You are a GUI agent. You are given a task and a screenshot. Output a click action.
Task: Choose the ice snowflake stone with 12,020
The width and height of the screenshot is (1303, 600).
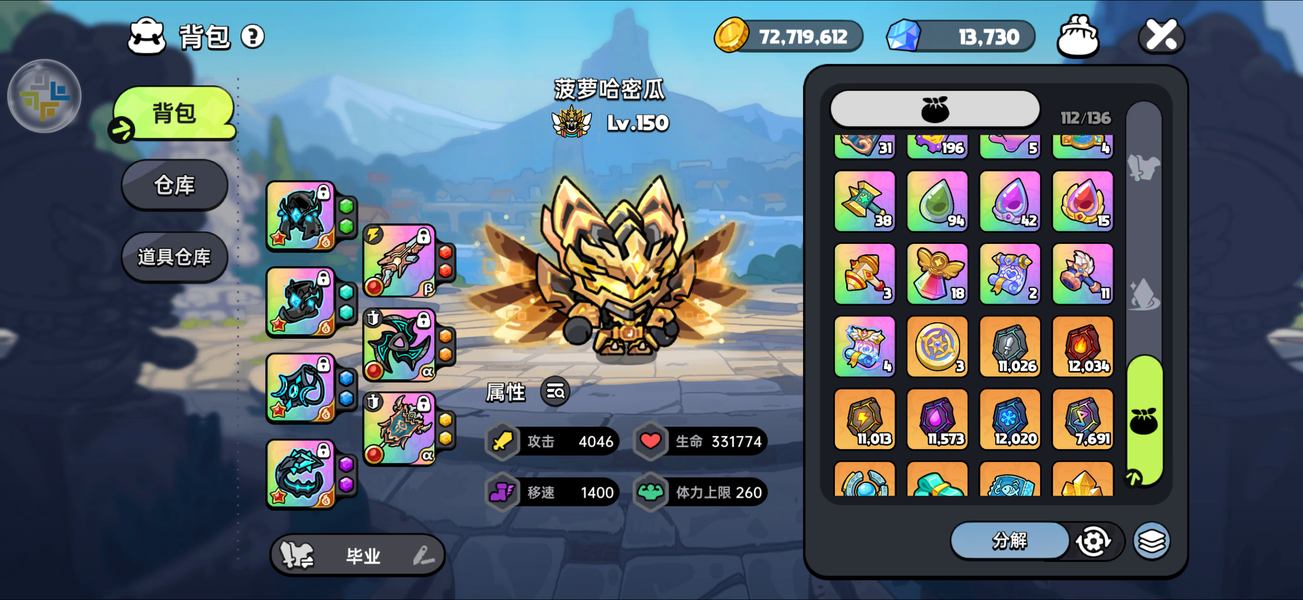(x=1010, y=419)
